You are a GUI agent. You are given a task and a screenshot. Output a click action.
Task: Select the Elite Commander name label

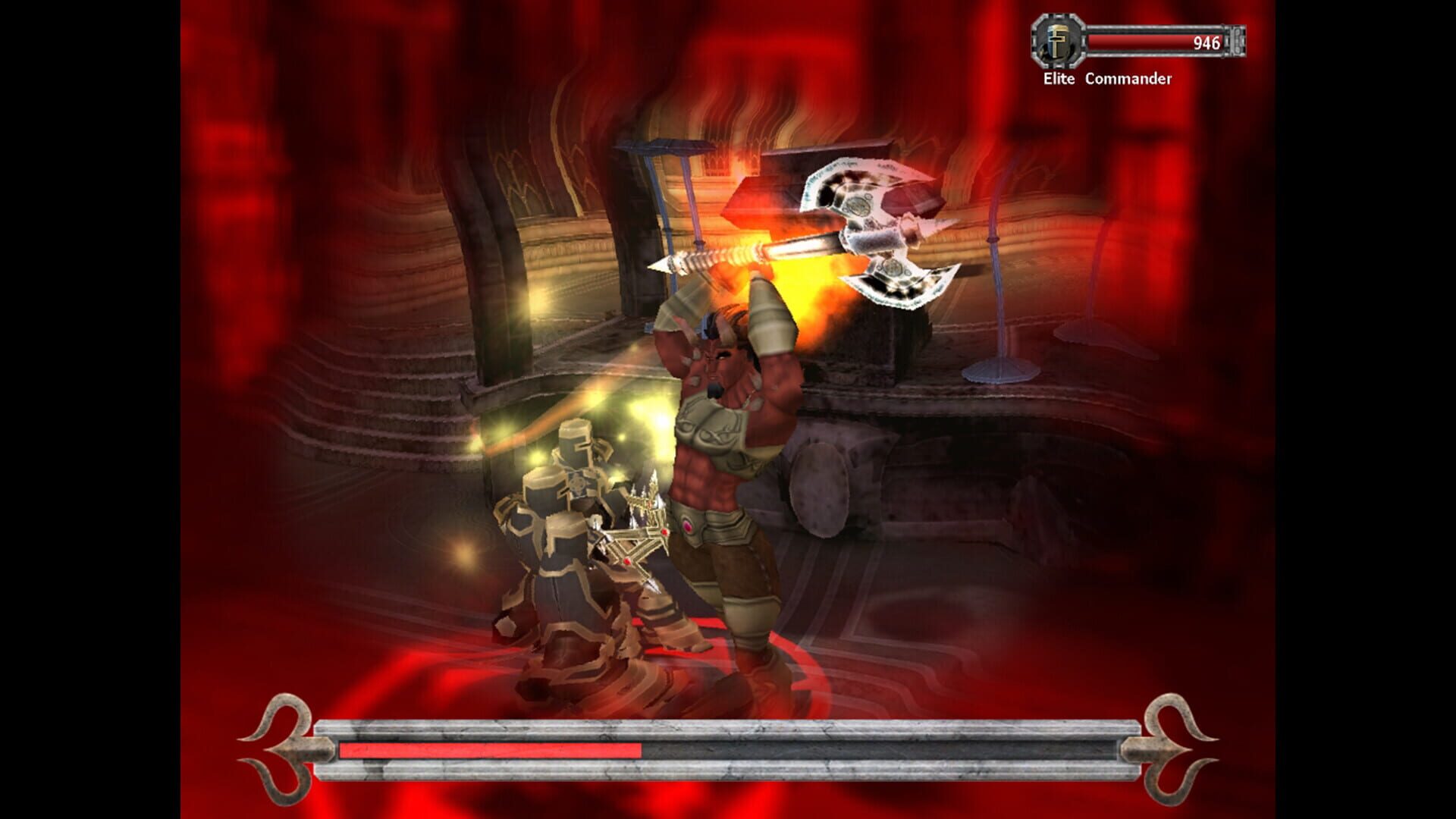tap(1109, 77)
